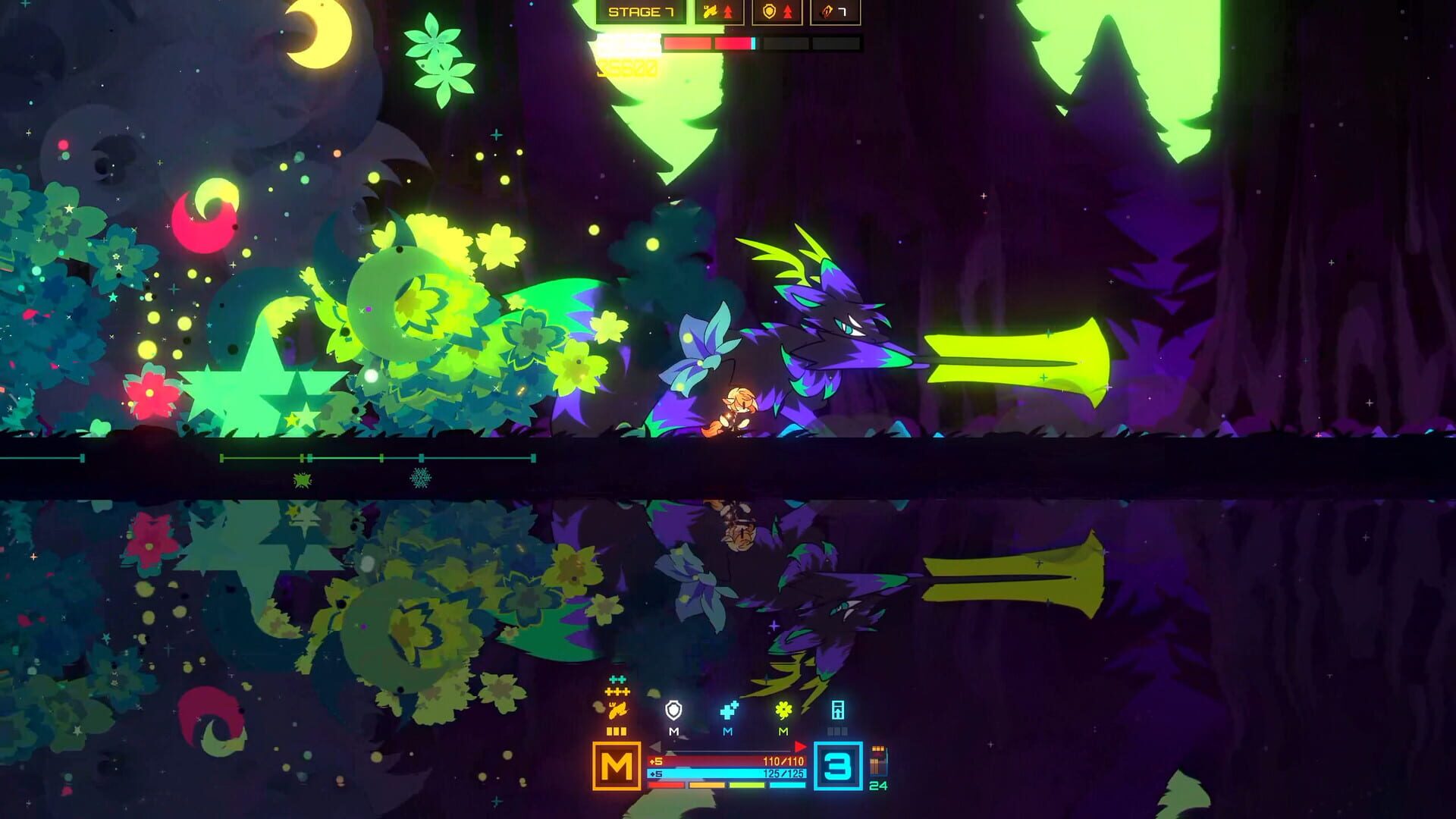
Task: Click the yellow flower skill icon marked M
Action: (x=783, y=709)
